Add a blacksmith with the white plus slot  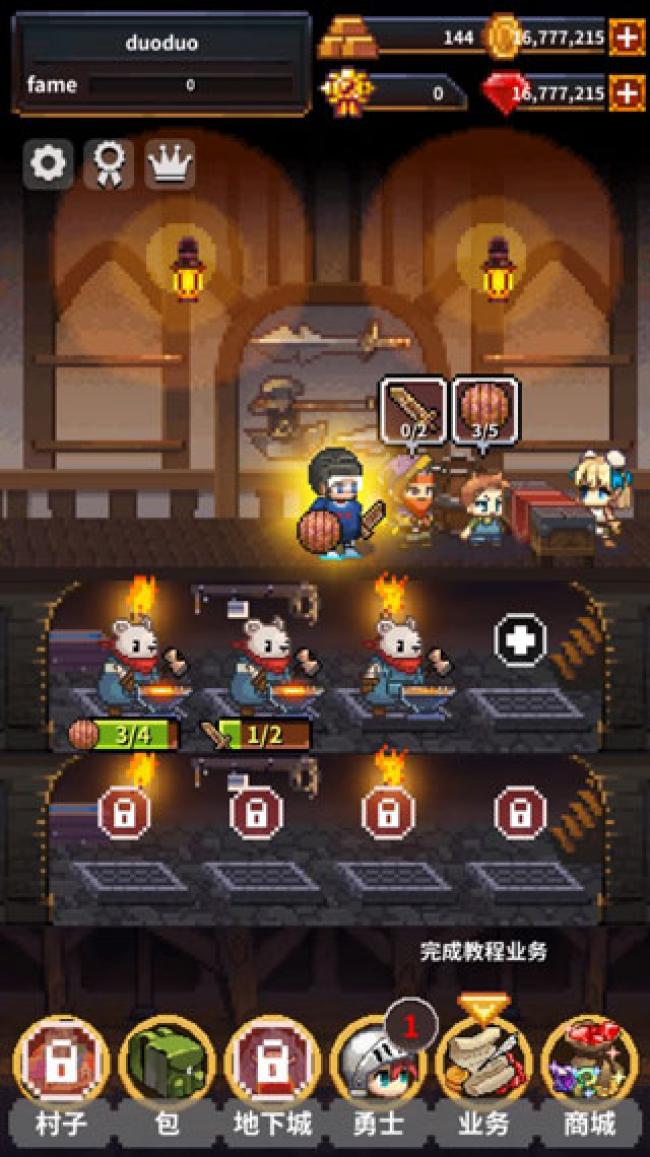[x=520, y=639]
